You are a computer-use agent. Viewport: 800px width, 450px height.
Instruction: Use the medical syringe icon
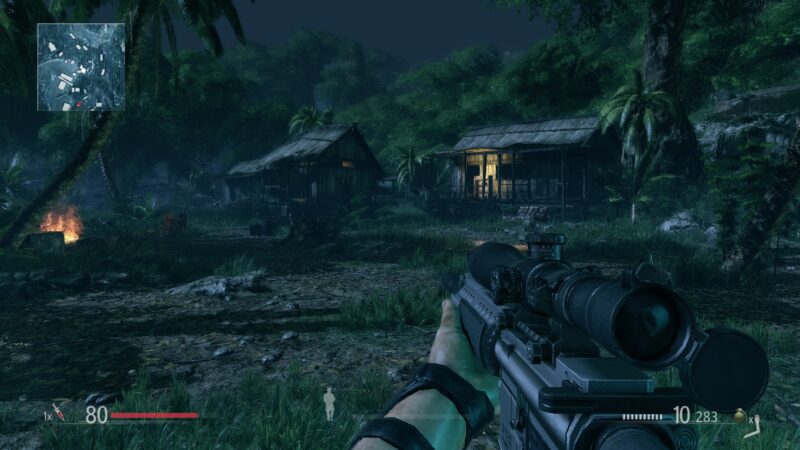tap(60, 412)
